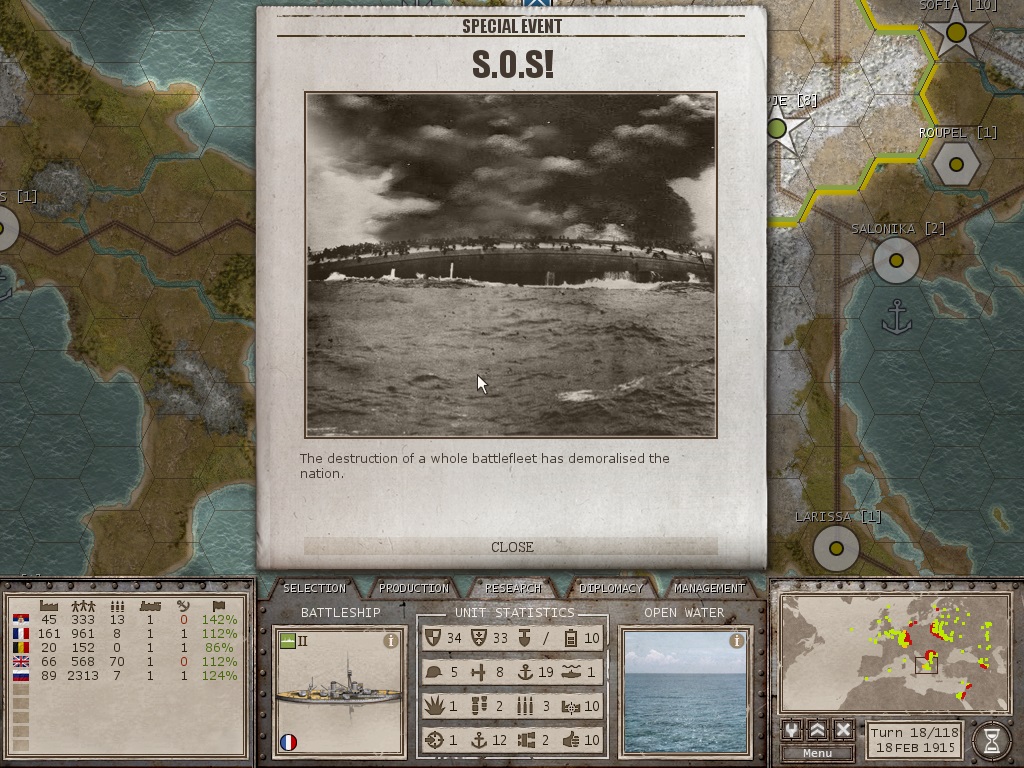This screenshot has height=768, width=1024.
Task: Switch to the Diplomacy tab
Action: pyautogui.click(x=611, y=588)
